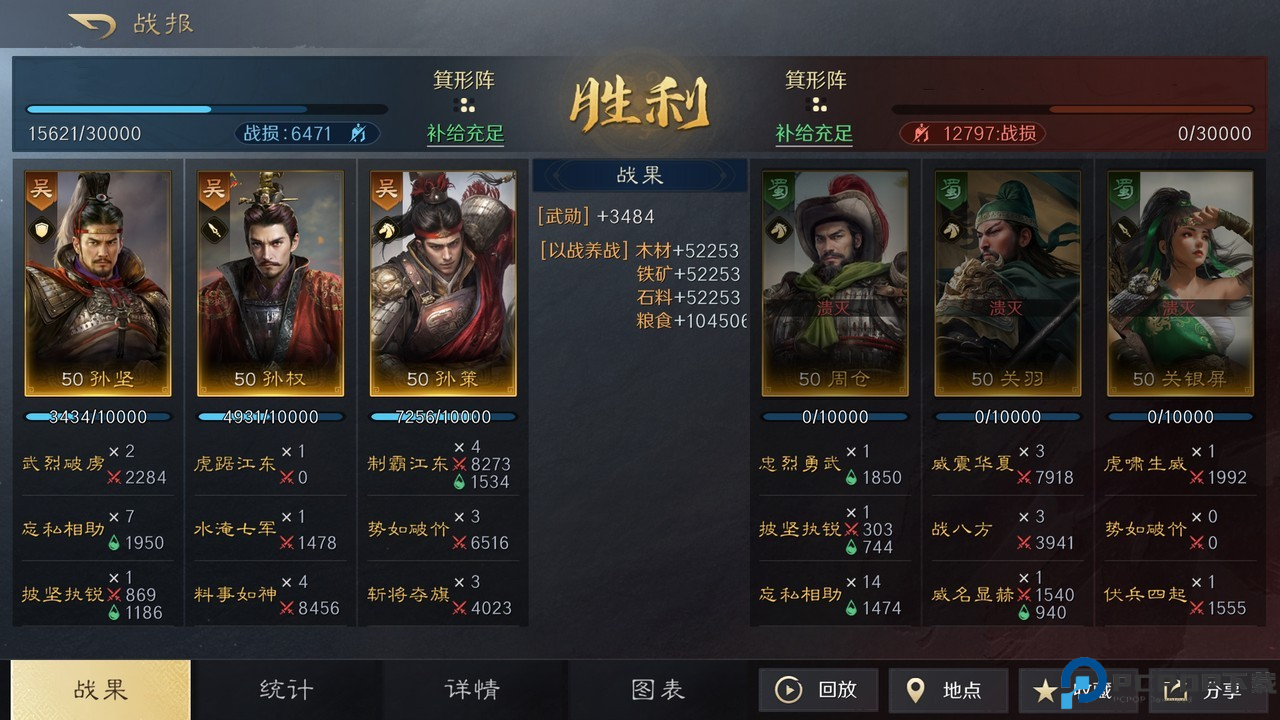
Task: Click the 地点 location pin icon
Action: 916,690
